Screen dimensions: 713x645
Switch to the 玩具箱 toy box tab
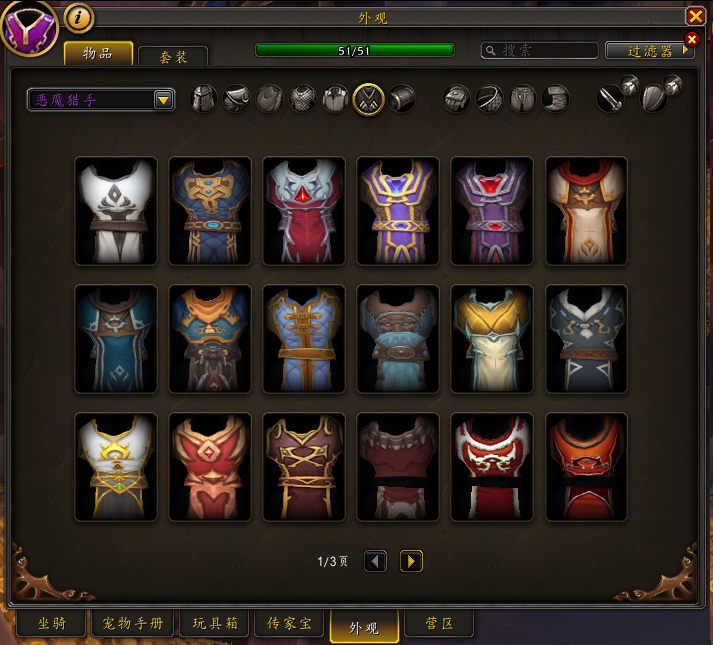click(x=215, y=624)
